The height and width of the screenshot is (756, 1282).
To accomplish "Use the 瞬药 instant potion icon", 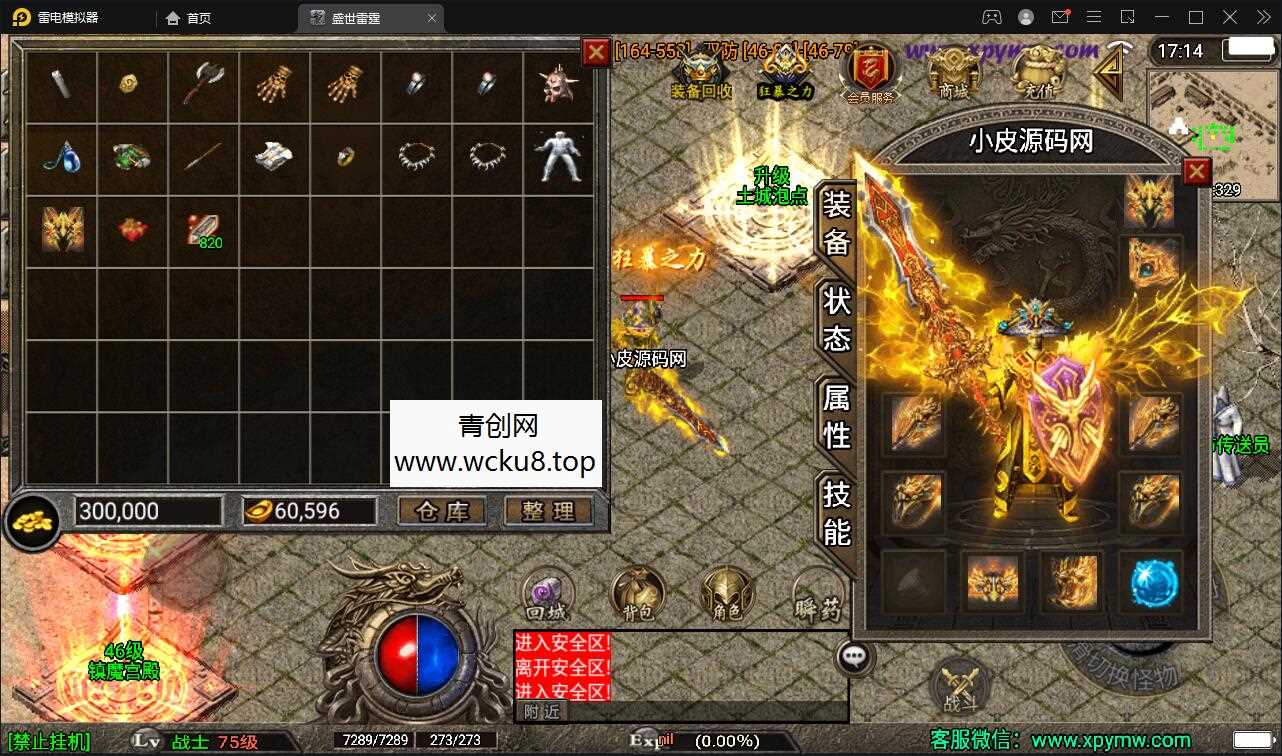I will [818, 594].
